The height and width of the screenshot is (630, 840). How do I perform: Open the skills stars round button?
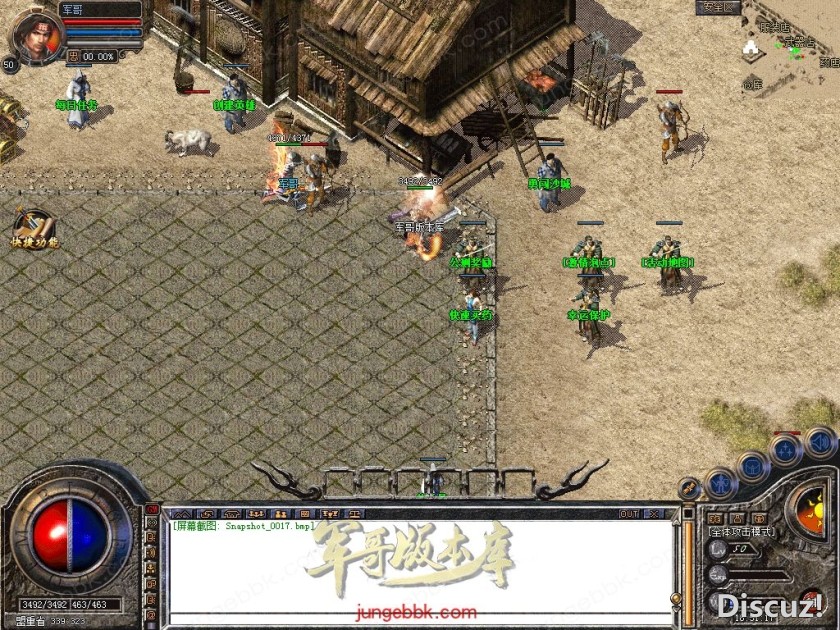786,449
